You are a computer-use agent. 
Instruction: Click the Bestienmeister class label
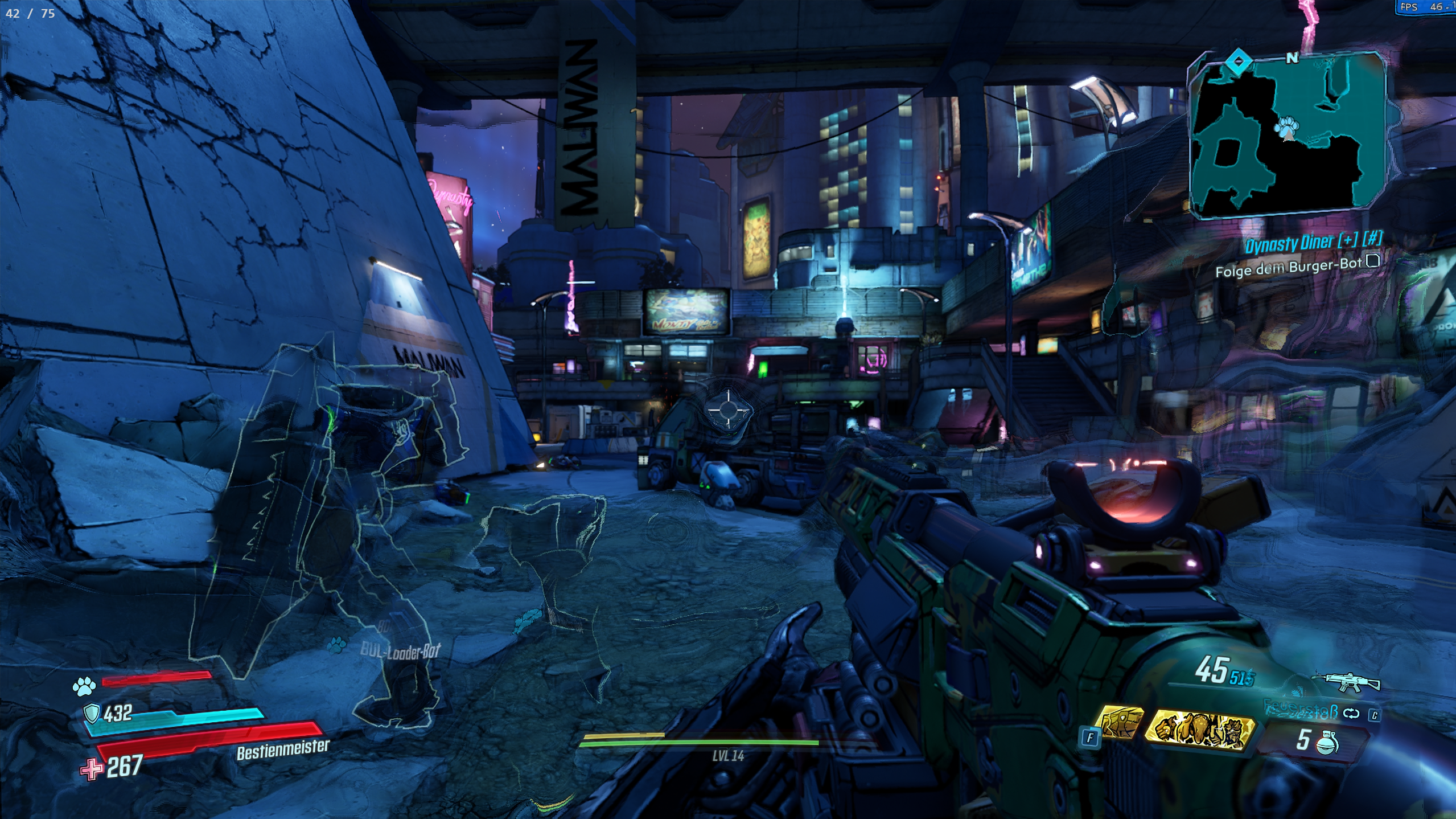(283, 750)
